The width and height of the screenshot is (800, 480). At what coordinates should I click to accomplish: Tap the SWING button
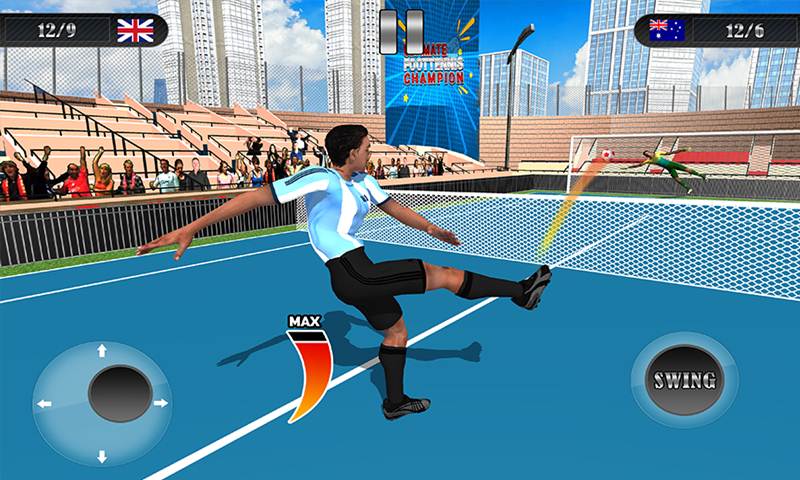tap(684, 380)
